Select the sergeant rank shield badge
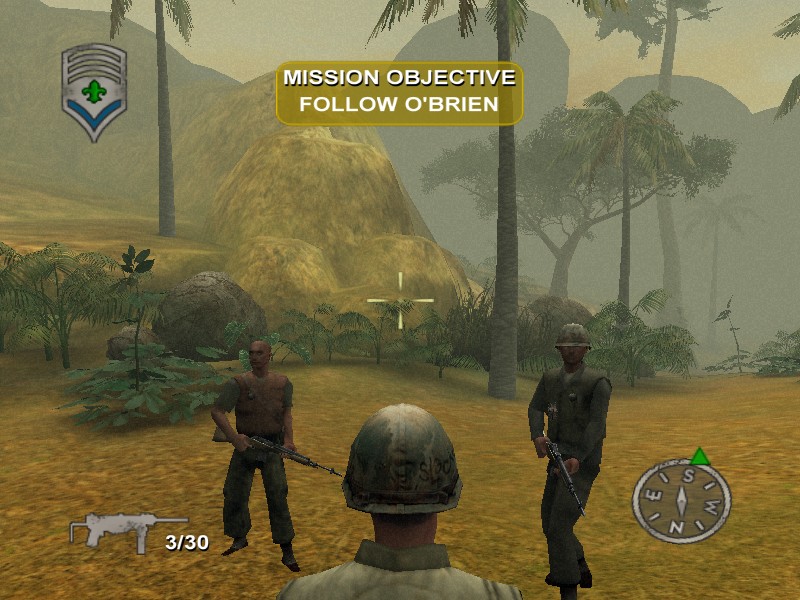 tap(94, 91)
